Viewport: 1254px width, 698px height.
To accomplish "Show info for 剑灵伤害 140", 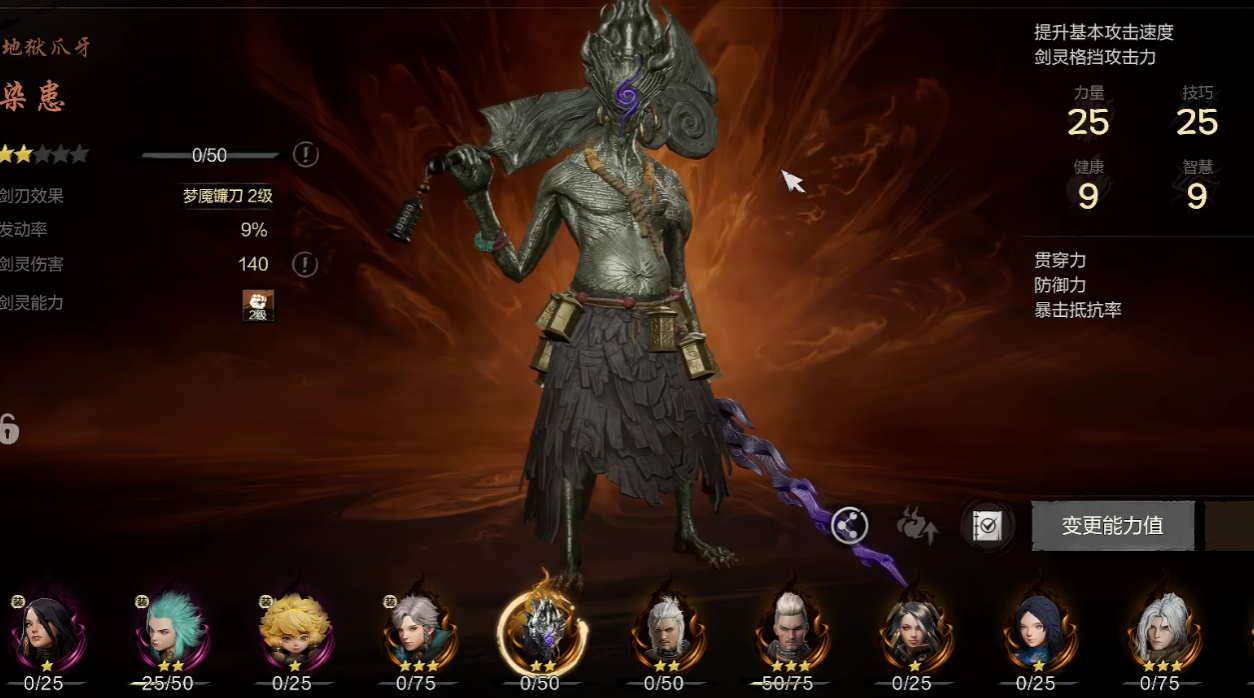I will [306, 265].
